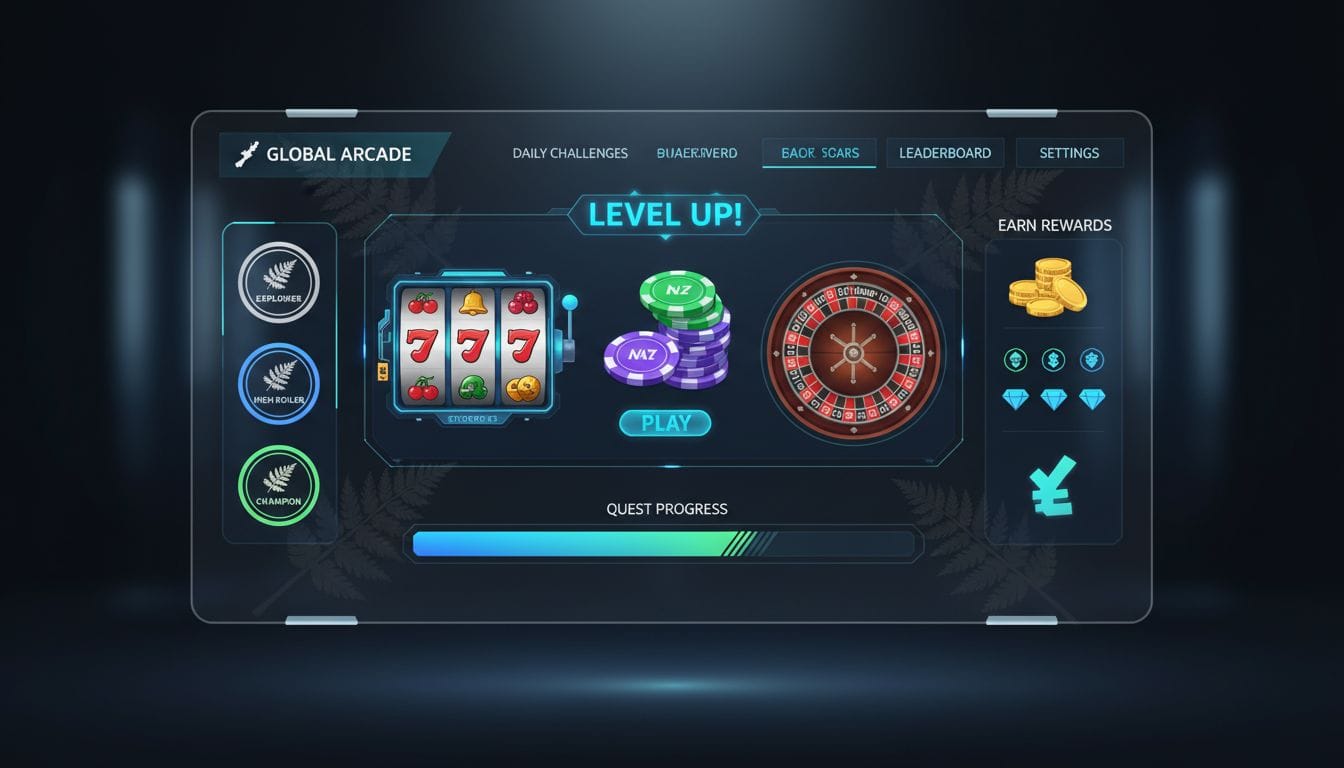The image size is (1344, 768).
Task: Switch to the Daily Challenges tab
Action: click(x=569, y=152)
